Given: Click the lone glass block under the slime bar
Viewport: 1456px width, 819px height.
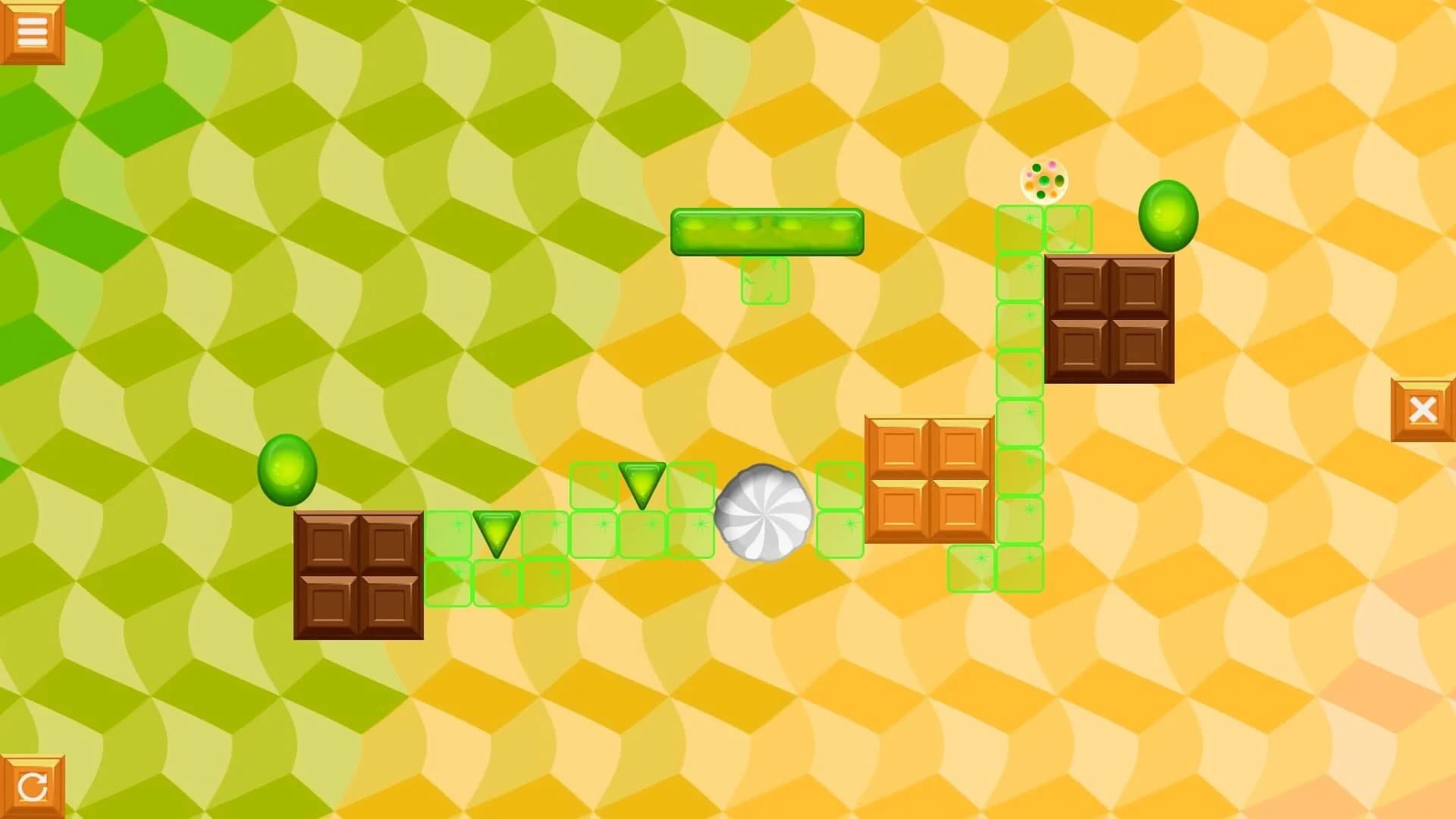Looking at the screenshot, I should pyautogui.click(x=764, y=282).
